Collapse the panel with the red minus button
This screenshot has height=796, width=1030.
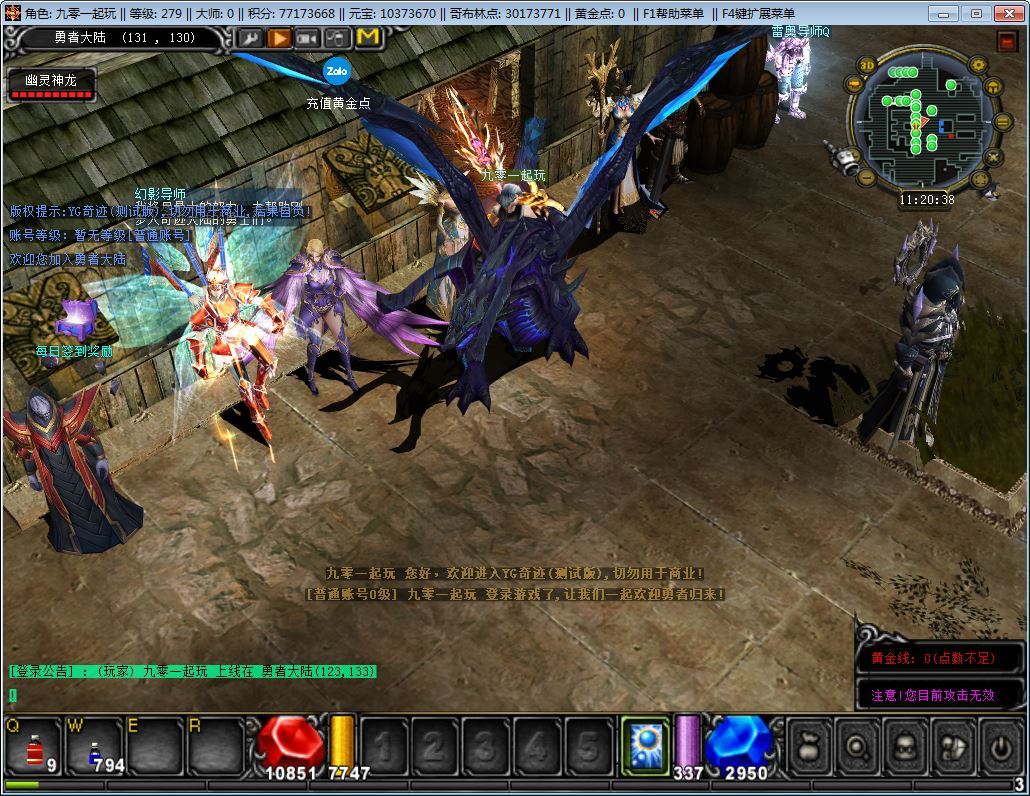click(1006, 41)
